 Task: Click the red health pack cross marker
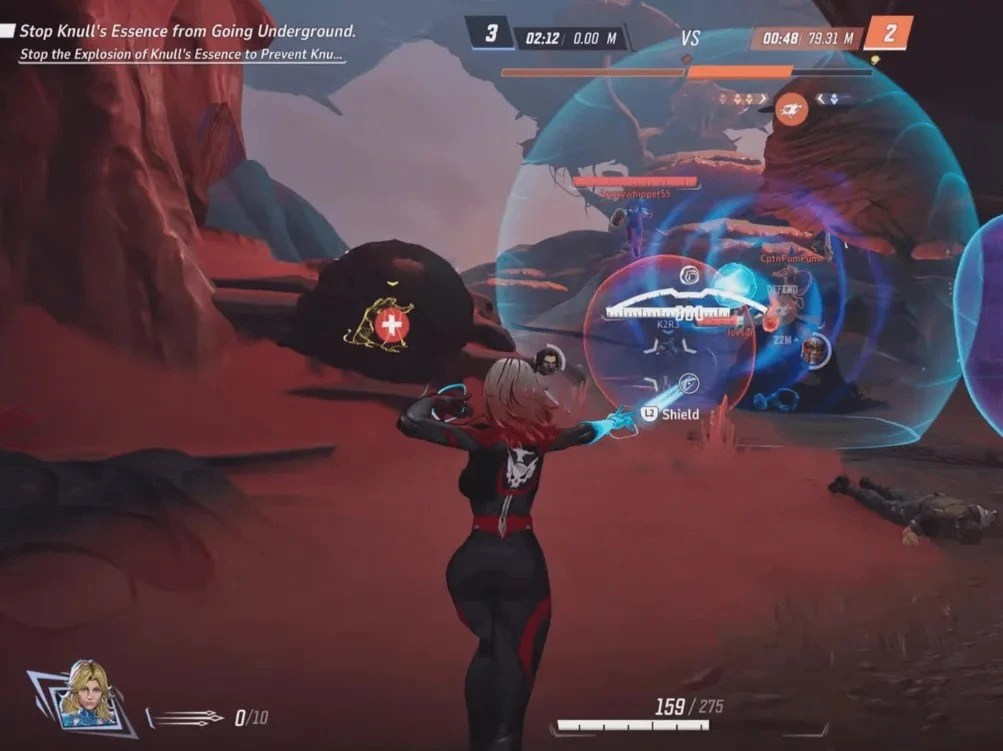click(x=392, y=324)
